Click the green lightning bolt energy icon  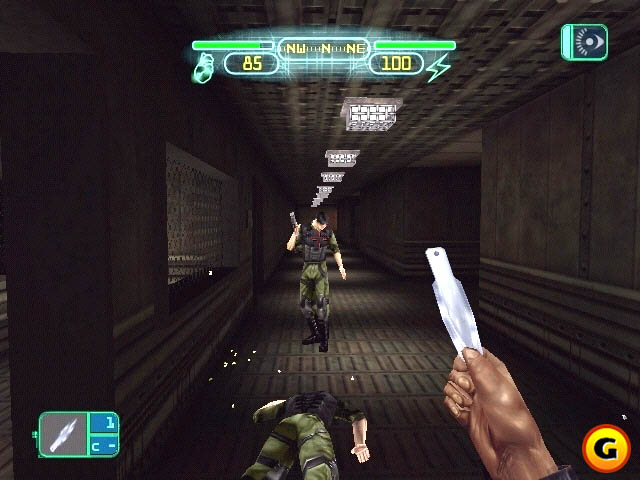coord(439,66)
